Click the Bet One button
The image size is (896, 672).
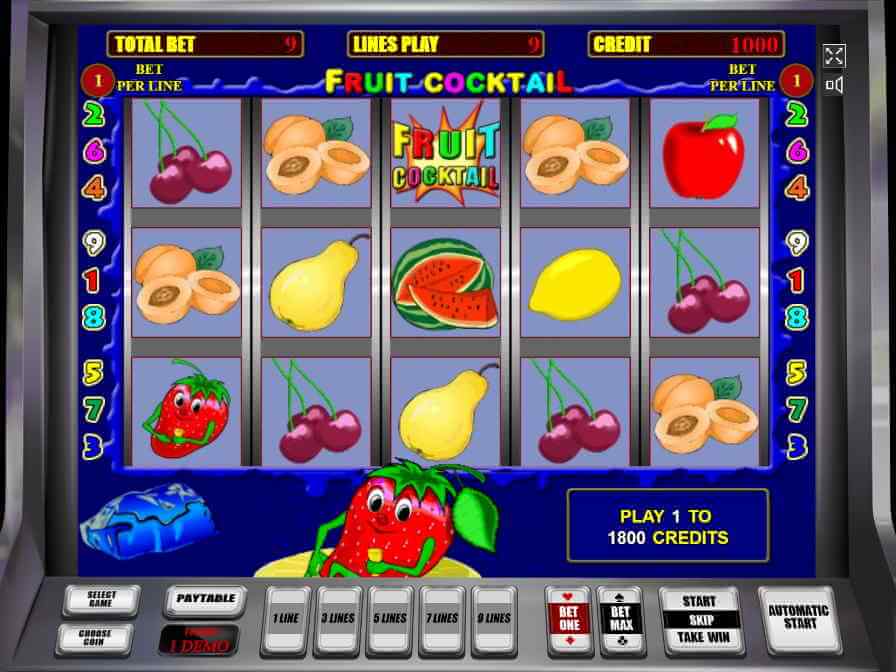568,619
